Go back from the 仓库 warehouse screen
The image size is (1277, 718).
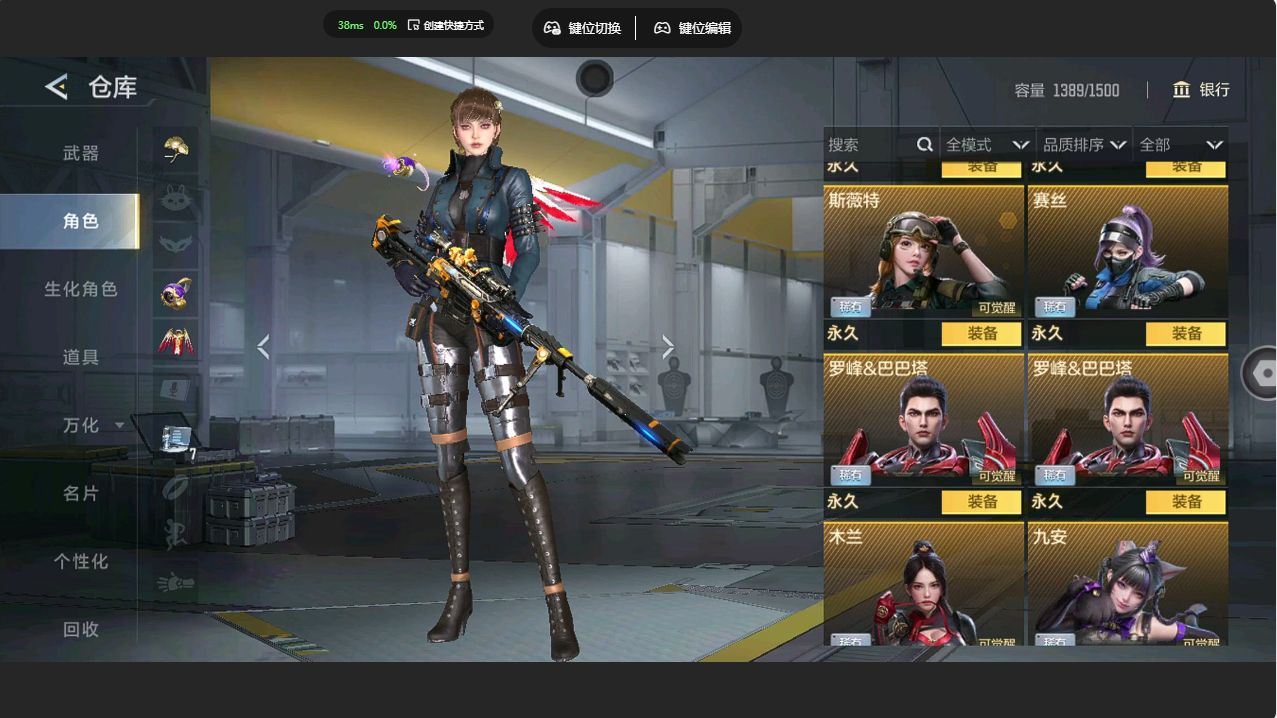[56, 87]
